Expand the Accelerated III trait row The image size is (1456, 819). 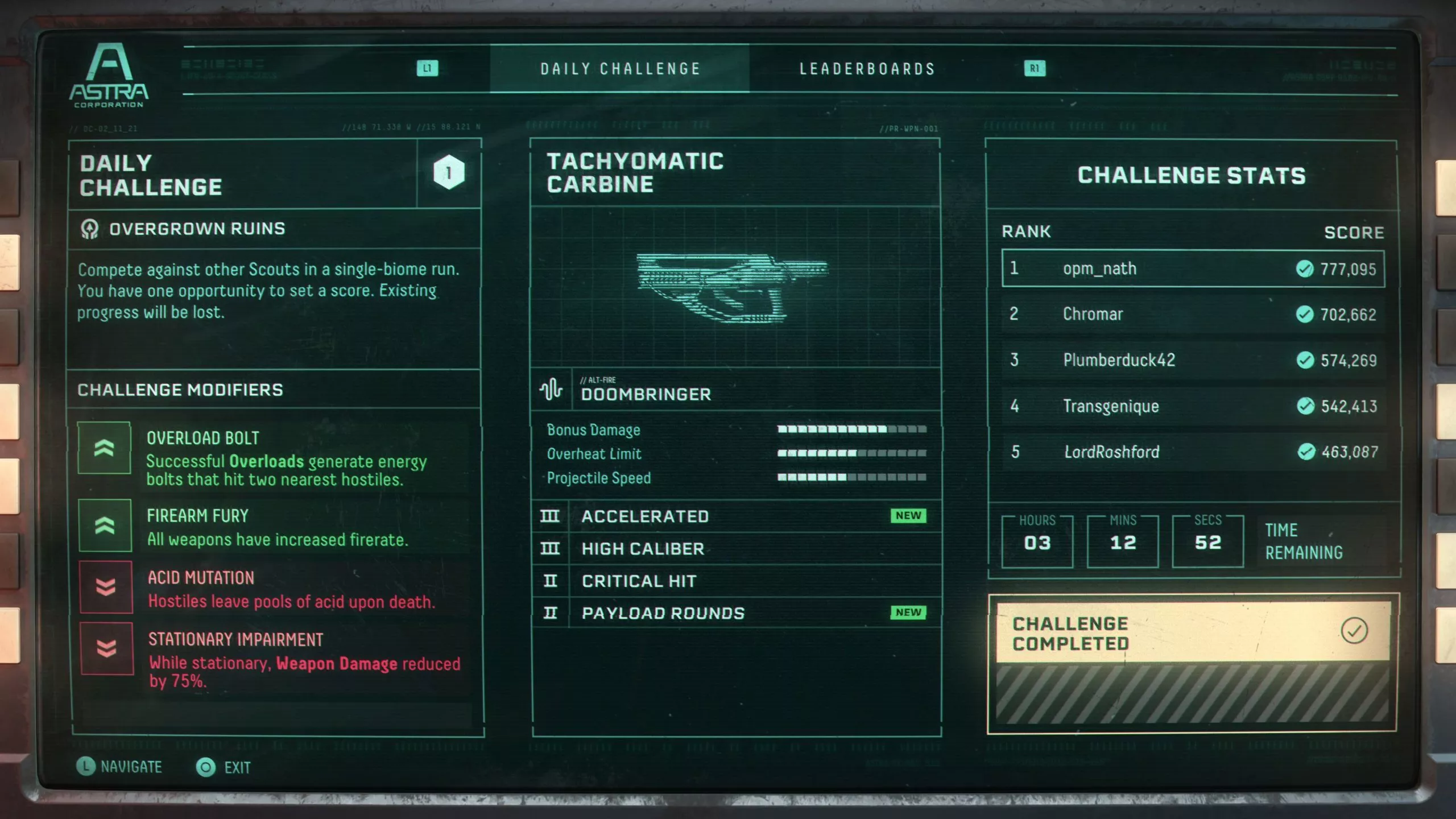(644, 516)
